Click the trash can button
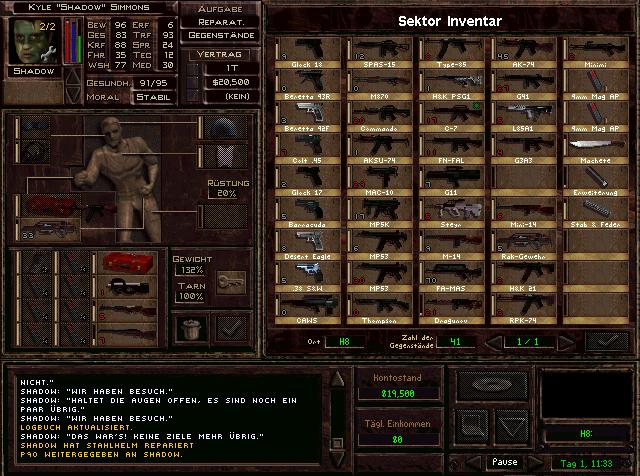 [x=189, y=324]
